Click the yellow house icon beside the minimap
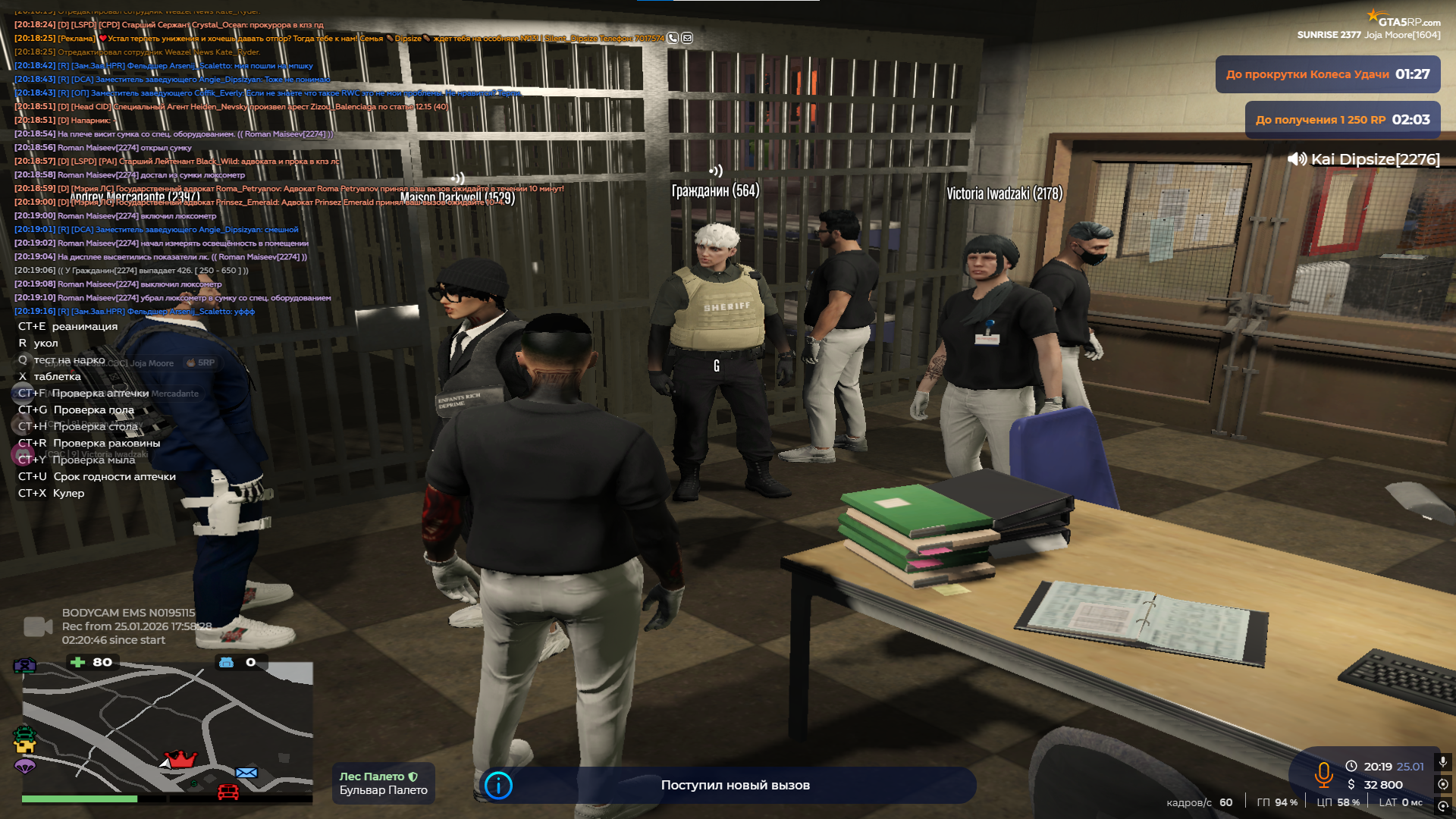This screenshot has height=819, width=1456. 25,748
